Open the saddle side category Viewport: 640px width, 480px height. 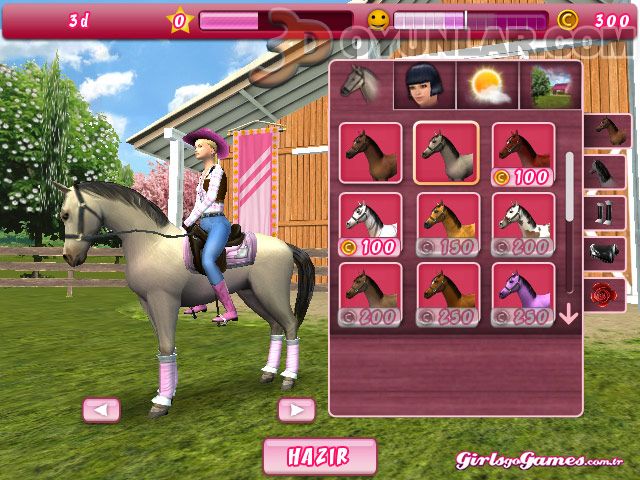pos(606,253)
